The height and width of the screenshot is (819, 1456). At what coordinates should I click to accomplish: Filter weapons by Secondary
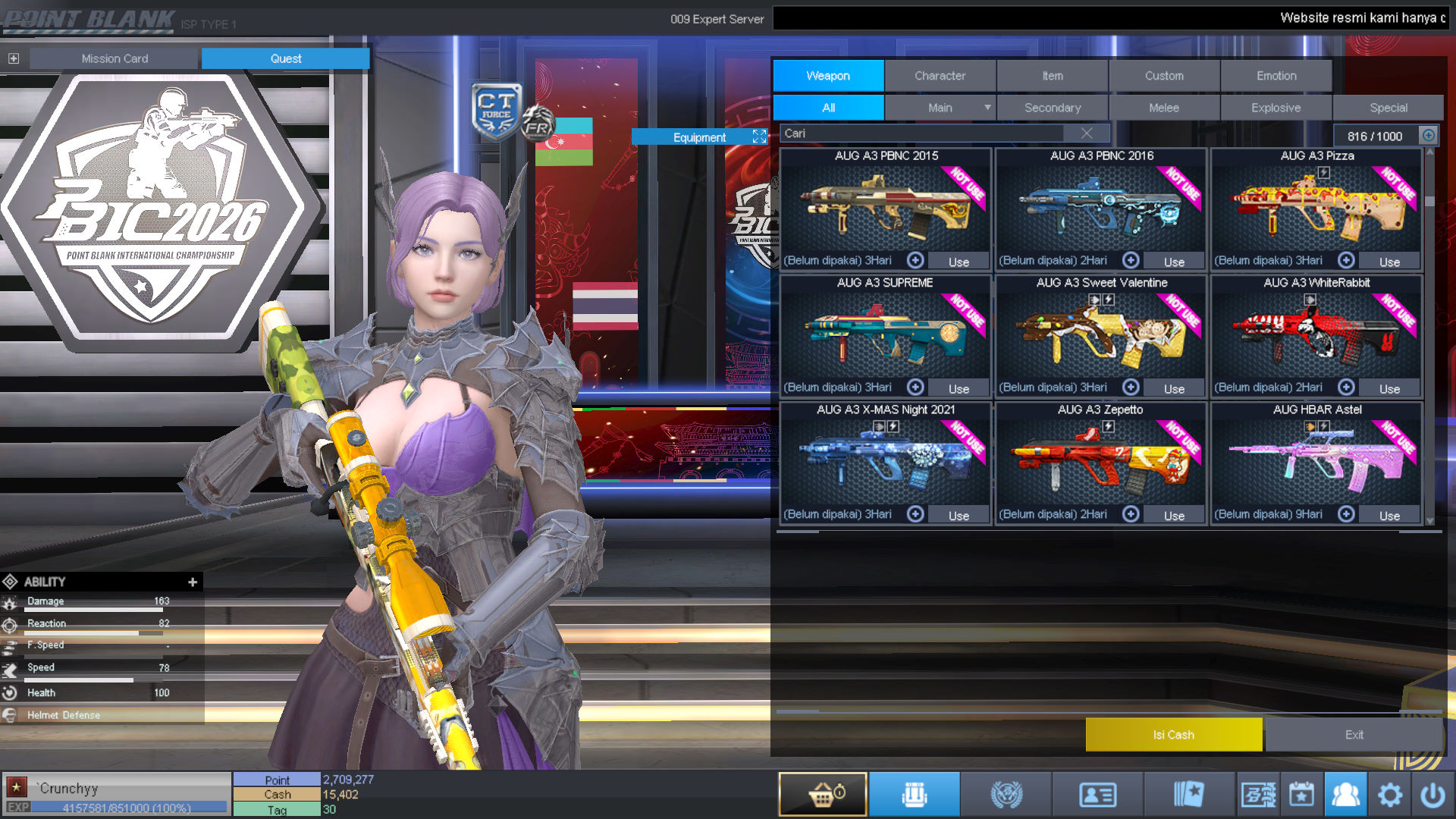(x=1053, y=108)
